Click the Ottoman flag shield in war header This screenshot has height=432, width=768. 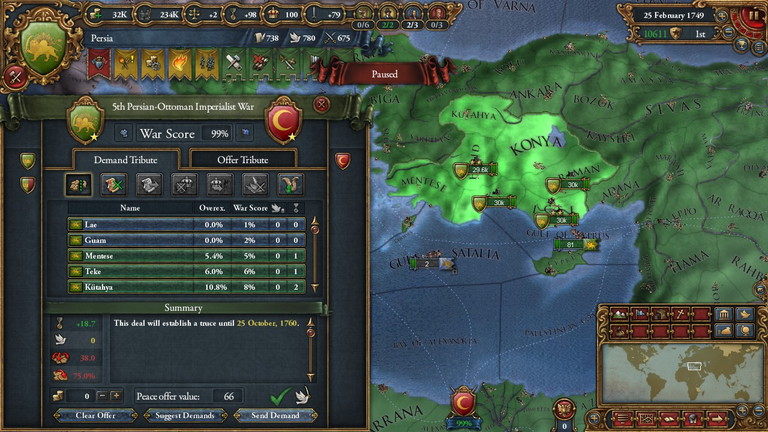(284, 120)
